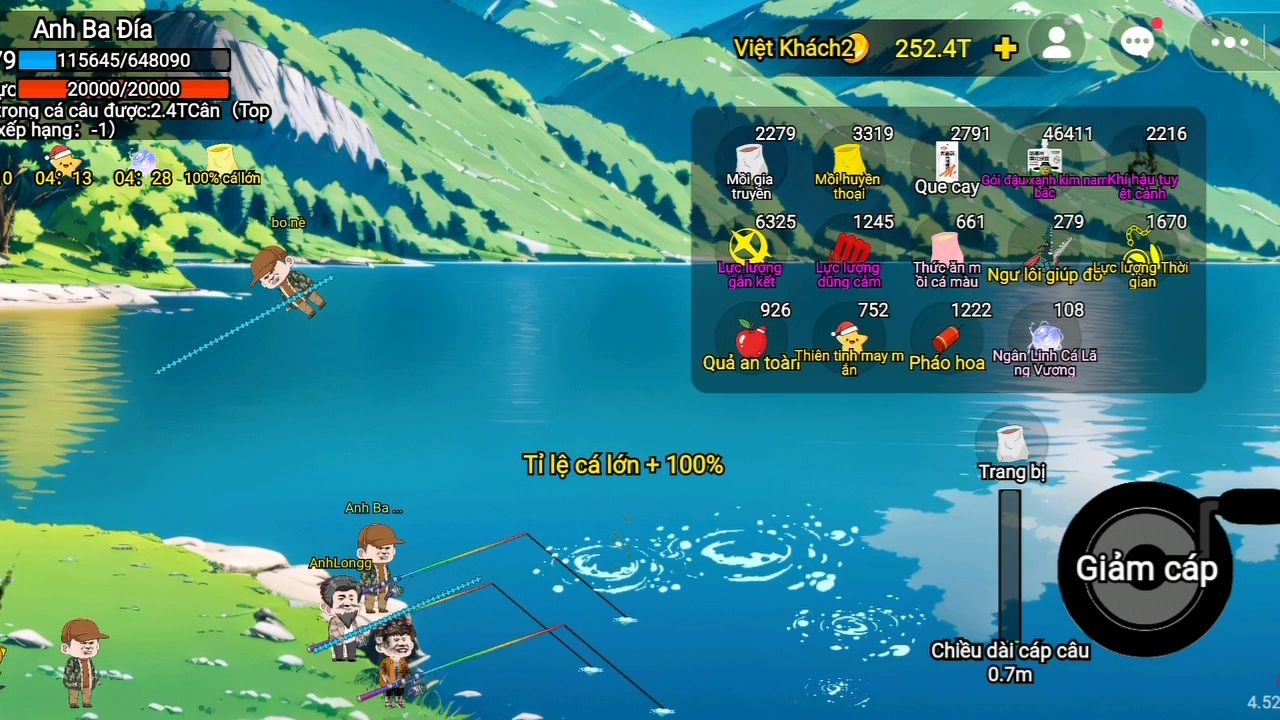Use the Que cay item
Screen dimensions: 1280x720
946,164
